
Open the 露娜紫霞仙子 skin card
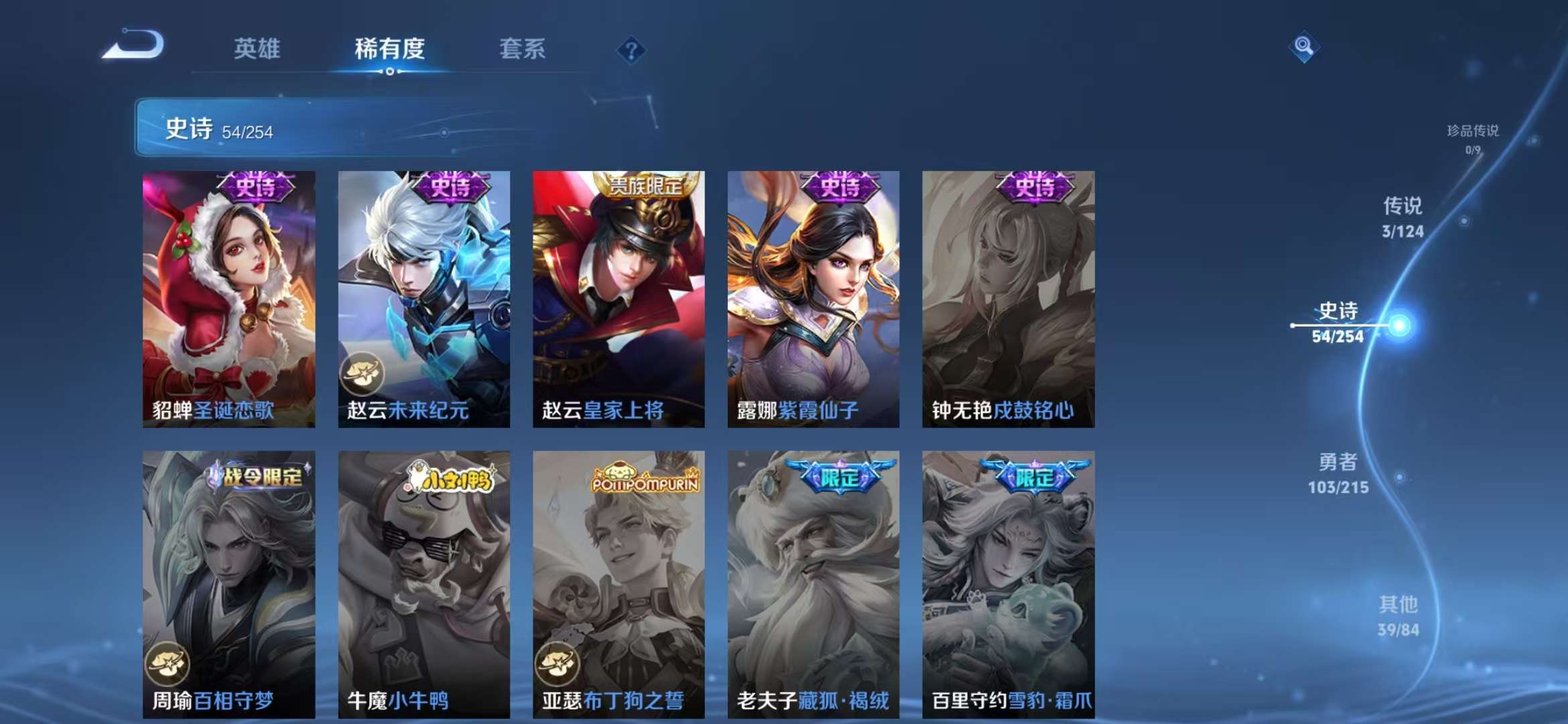pos(812,302)
